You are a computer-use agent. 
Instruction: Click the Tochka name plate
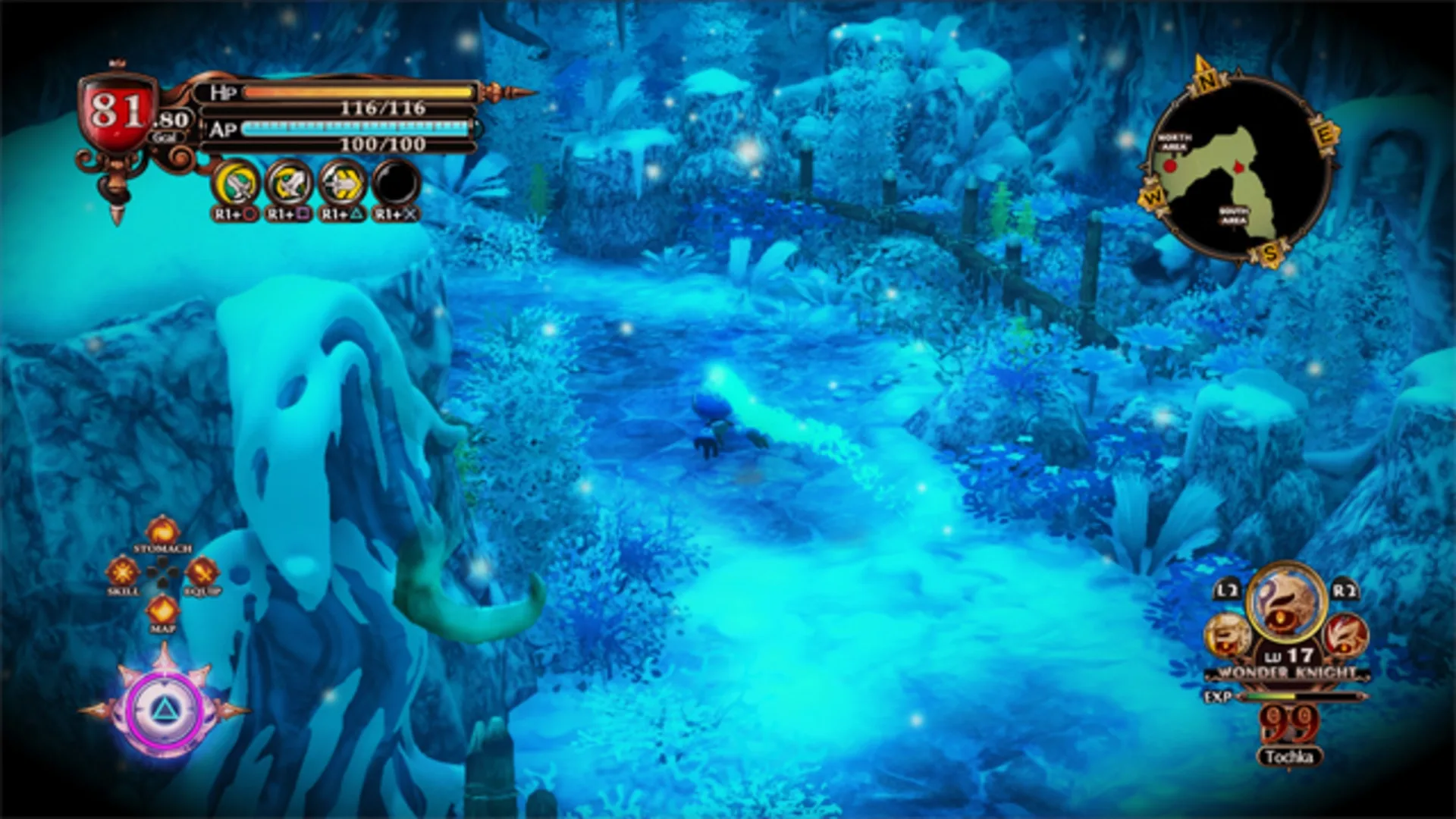pos(1289,757)
